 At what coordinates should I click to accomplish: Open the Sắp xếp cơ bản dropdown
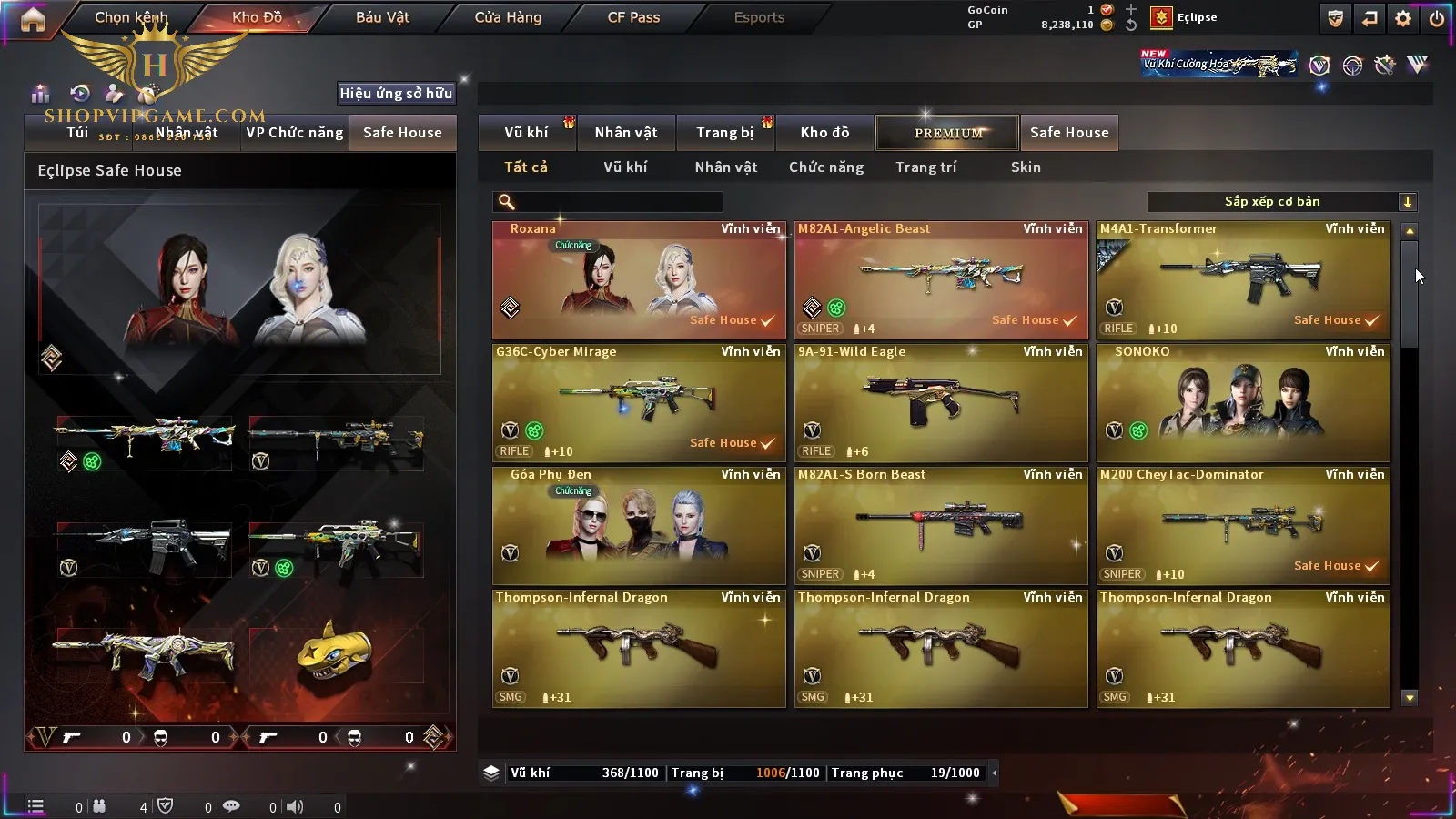pos(1281,202)
